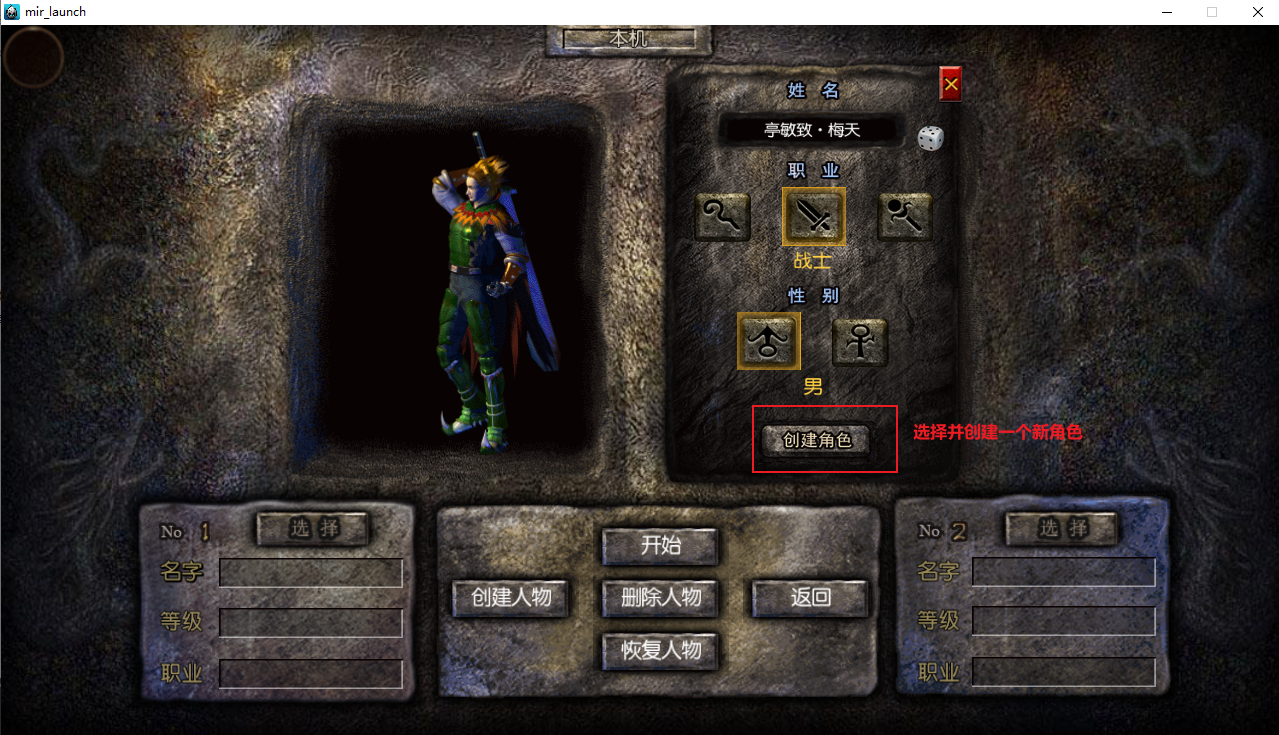Choose the class icon right of the sword

tap(905, 216)
